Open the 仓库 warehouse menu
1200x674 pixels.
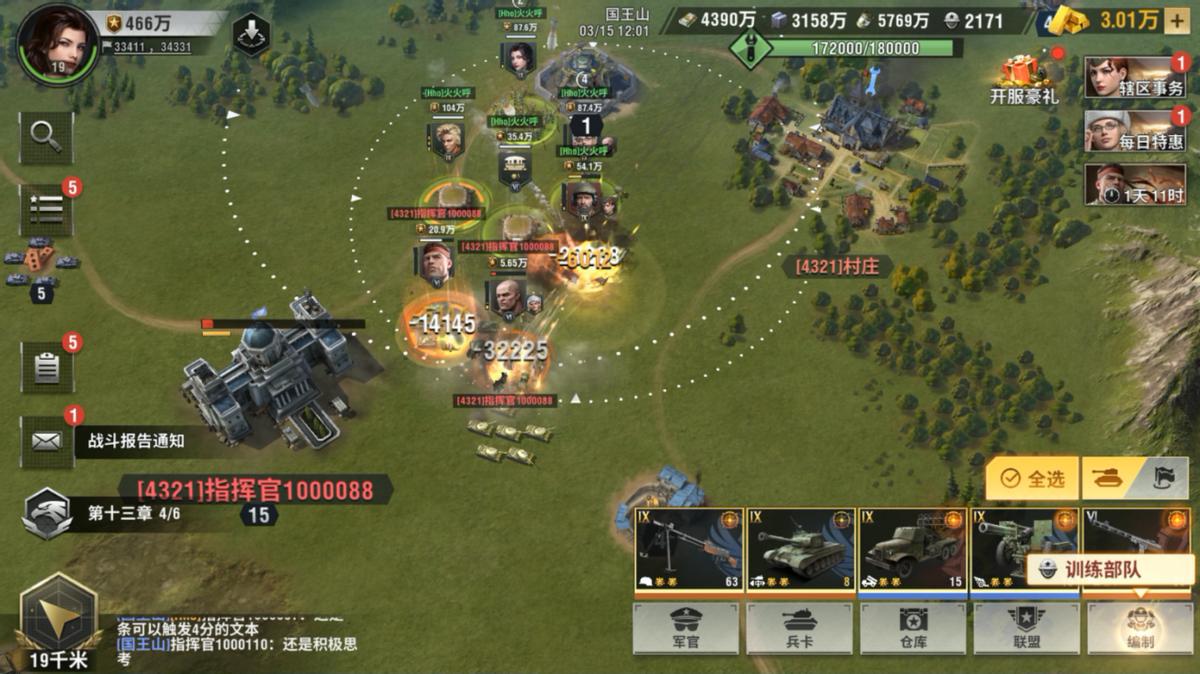[912, 628]
